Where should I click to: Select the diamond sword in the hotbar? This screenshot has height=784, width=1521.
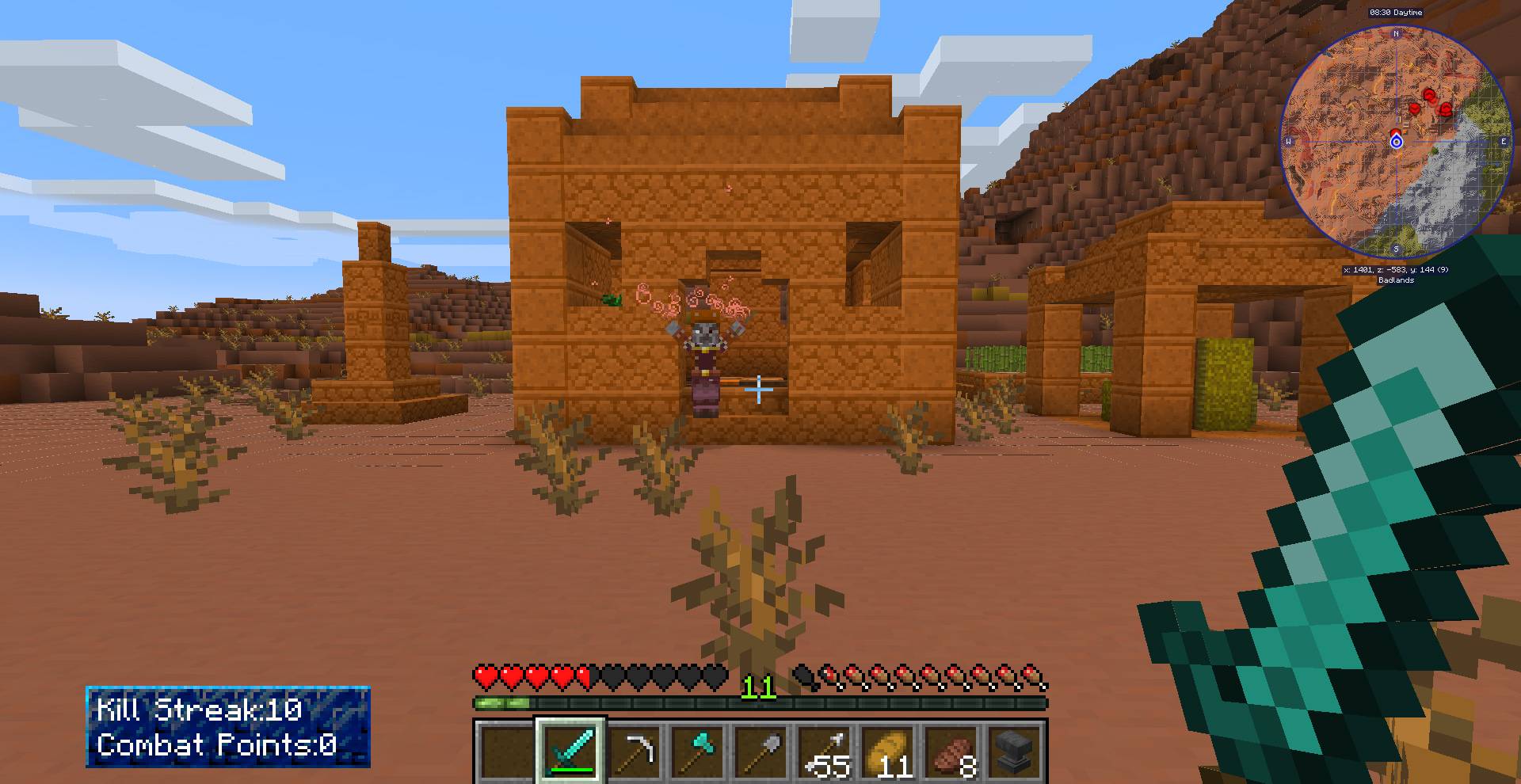[572, 748]
